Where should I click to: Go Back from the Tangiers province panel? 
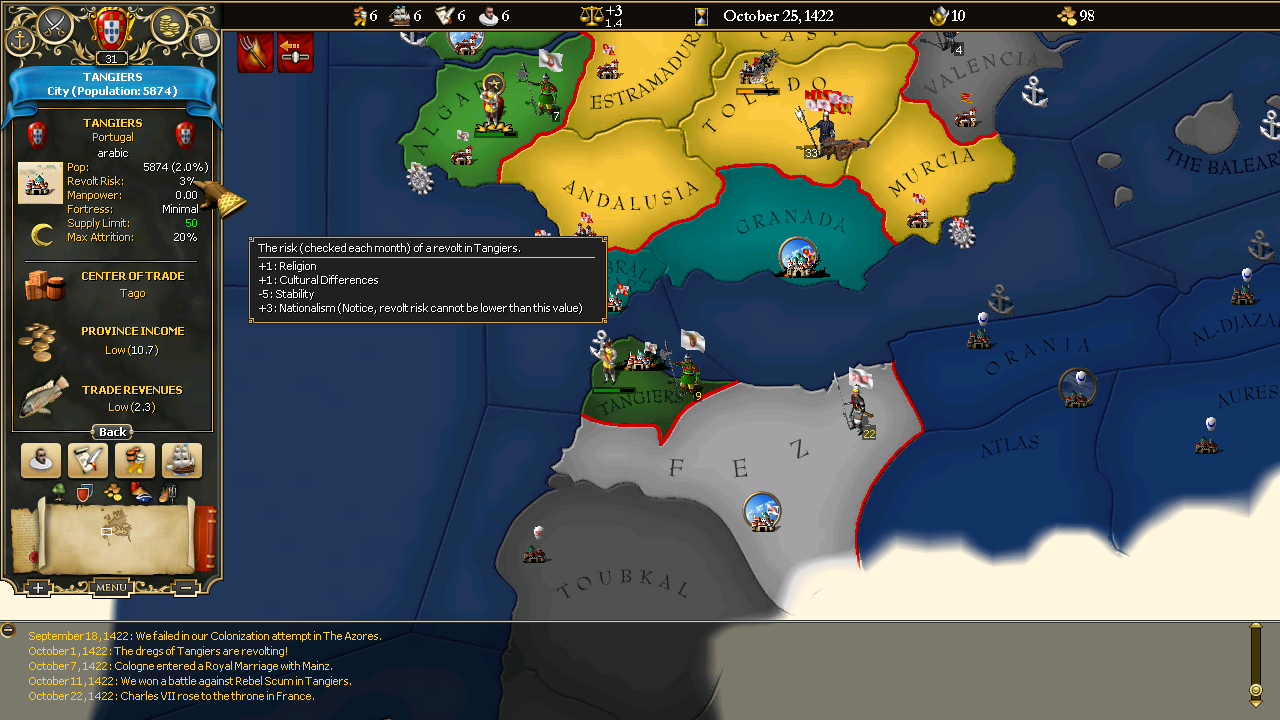point(112,432)
